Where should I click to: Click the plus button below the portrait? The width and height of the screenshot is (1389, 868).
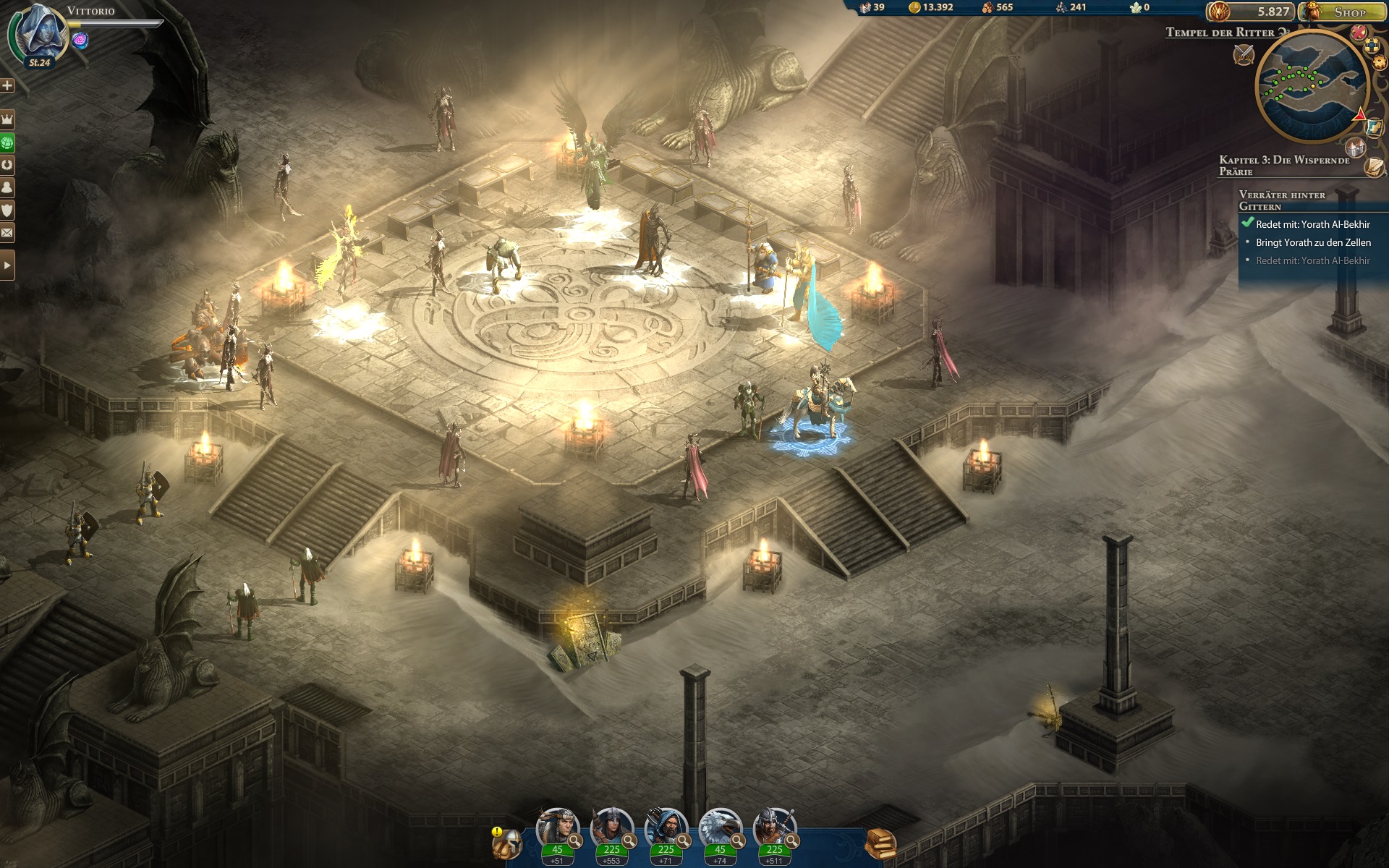click(x=7, y=85)
